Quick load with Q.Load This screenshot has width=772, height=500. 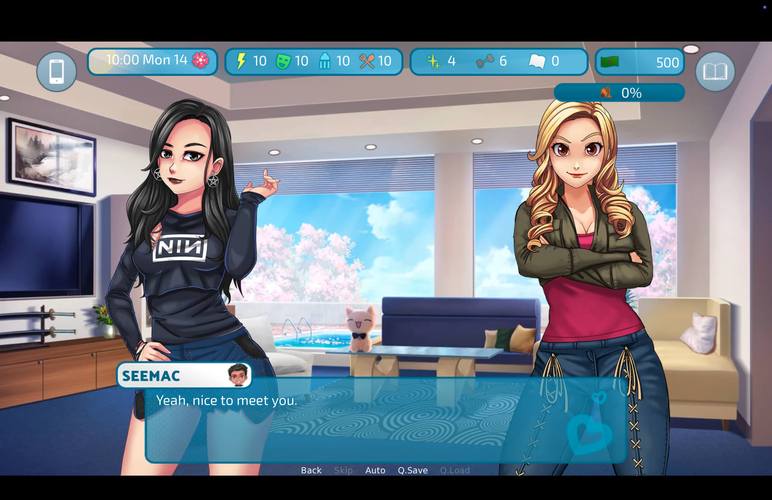click(x=454, y=470)
